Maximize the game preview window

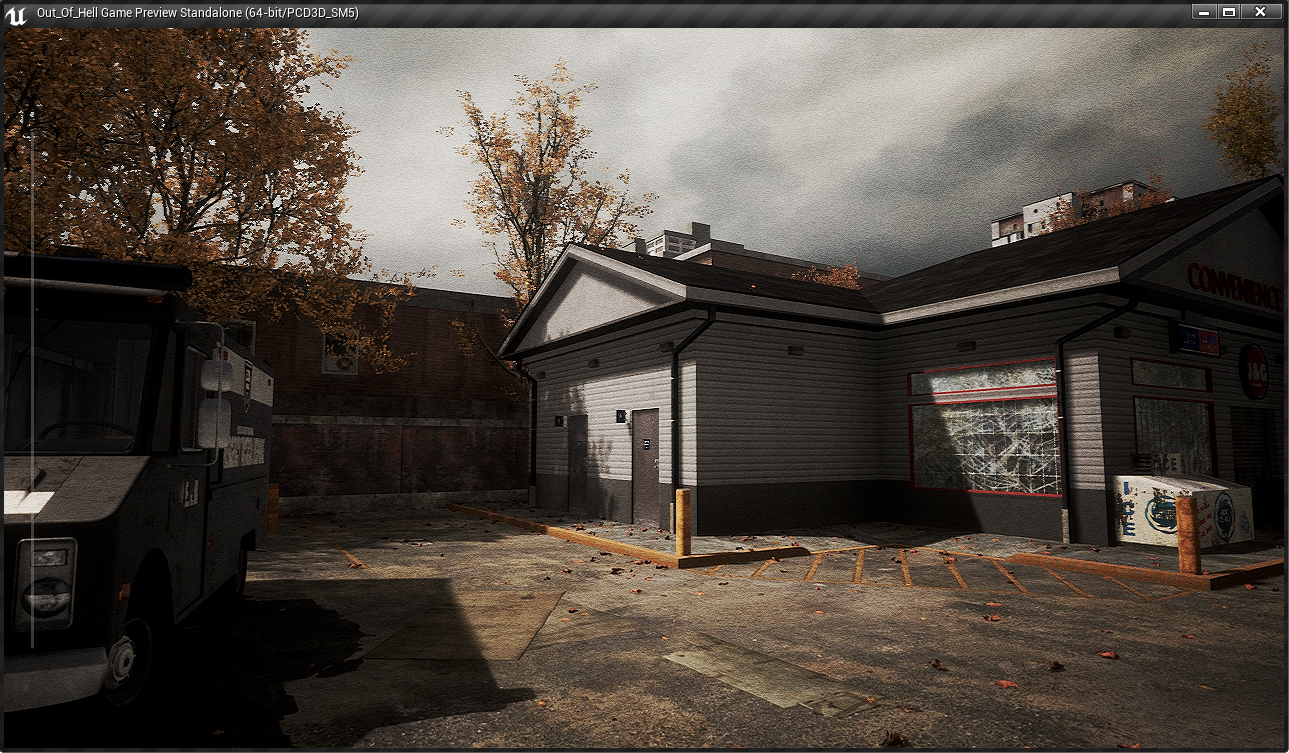pos(1229,12)
